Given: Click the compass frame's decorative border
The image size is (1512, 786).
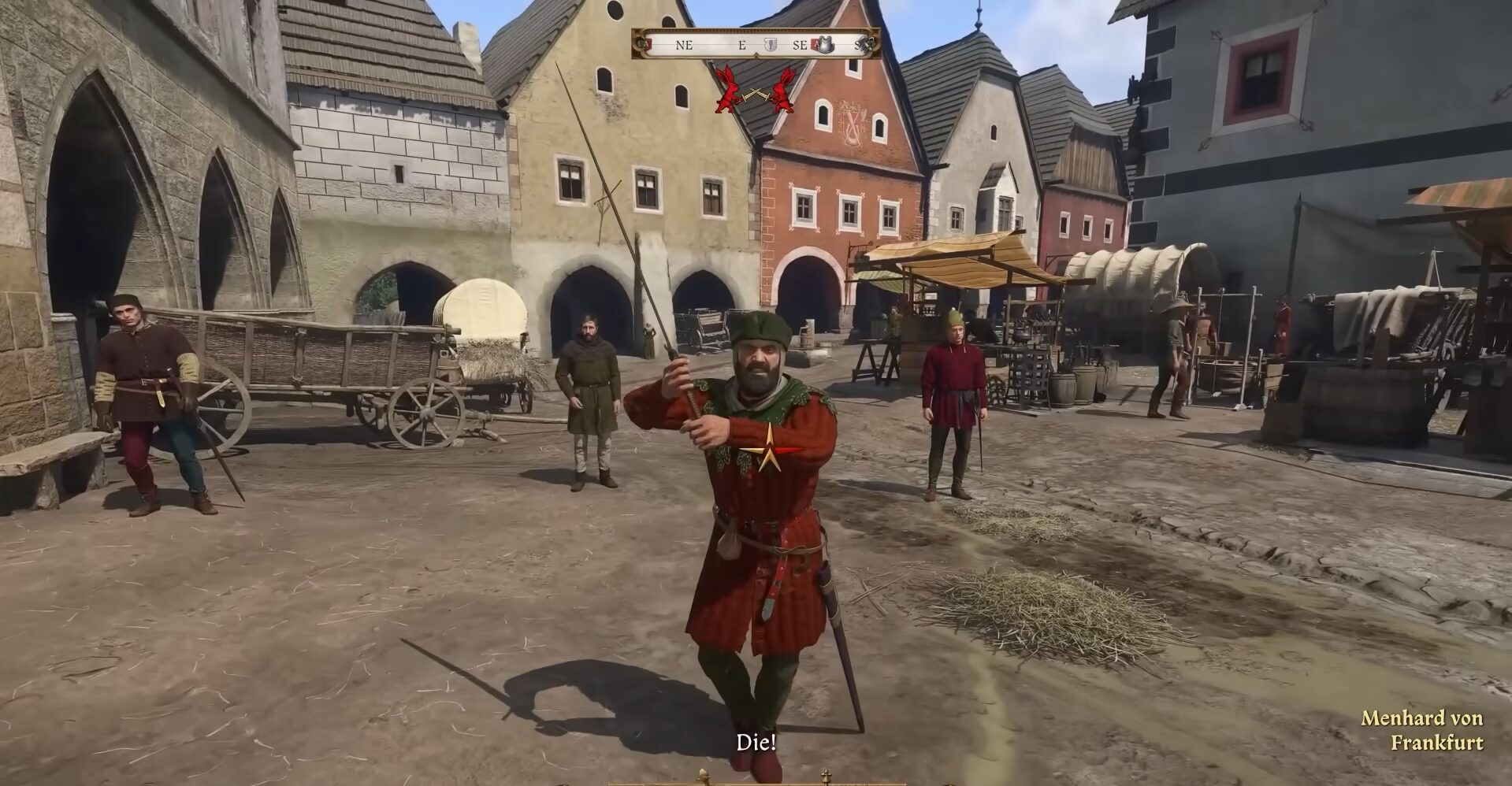Looking at the screenshot, I should coord(756,31).
